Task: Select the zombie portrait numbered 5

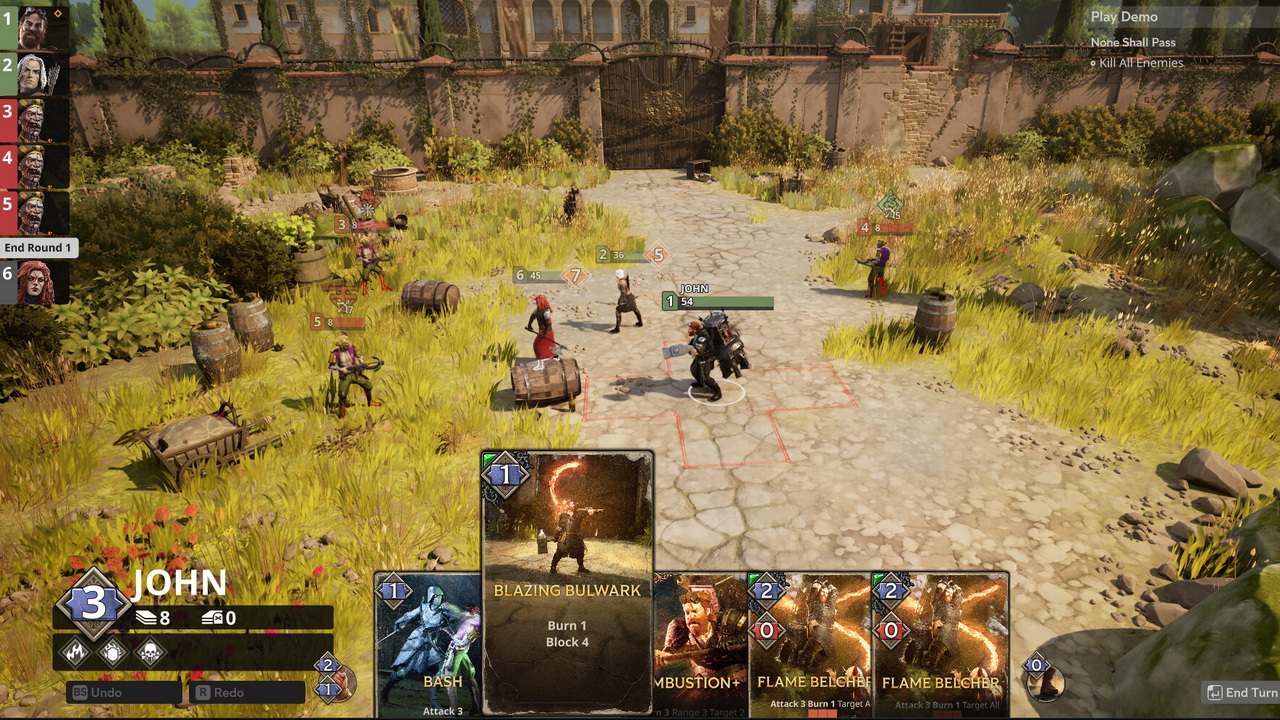Action: pos(34,213)
